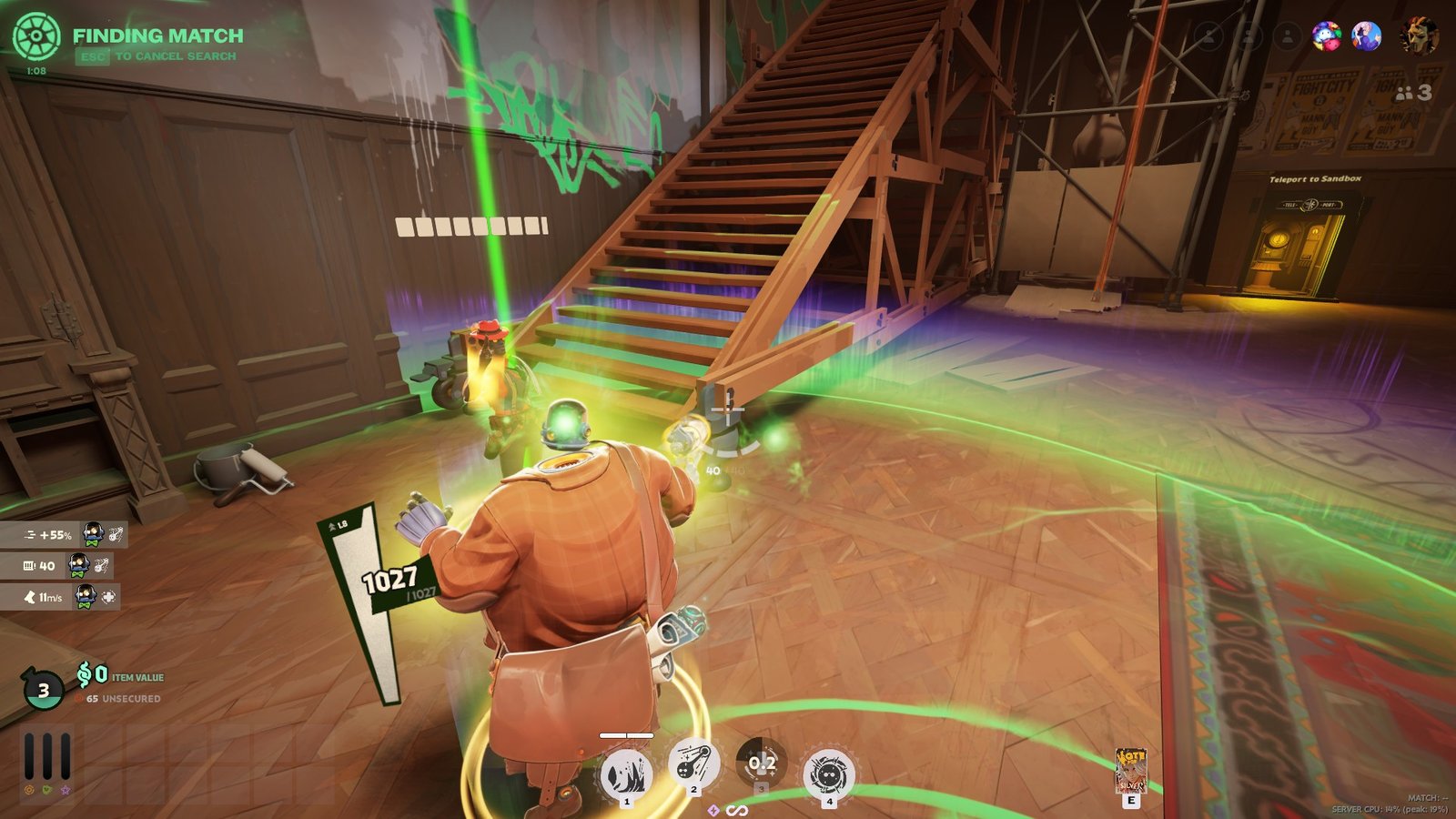Click the colorful doodle party avatar
Viewport: 1456px width, 819px height.
[x=1328, y=35]
